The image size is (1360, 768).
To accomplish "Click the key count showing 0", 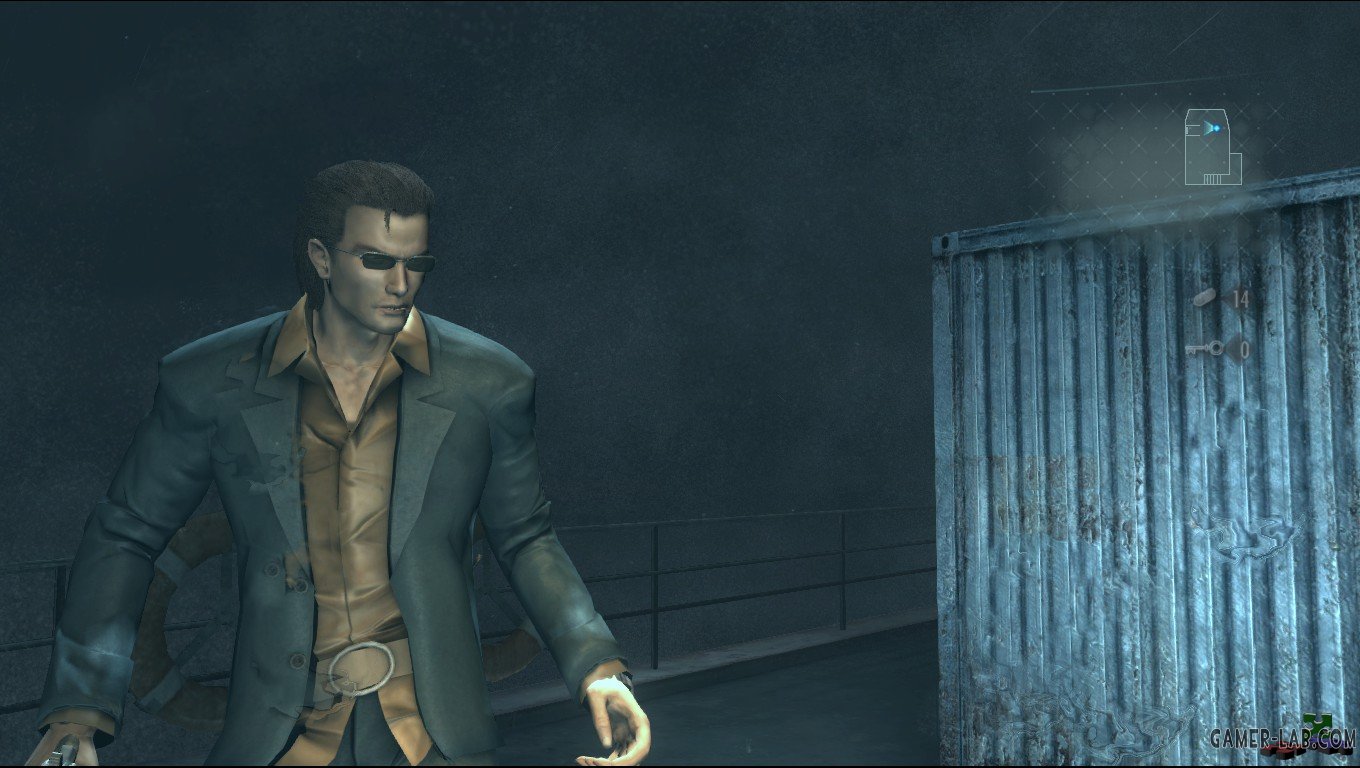I will point(1244,350).
